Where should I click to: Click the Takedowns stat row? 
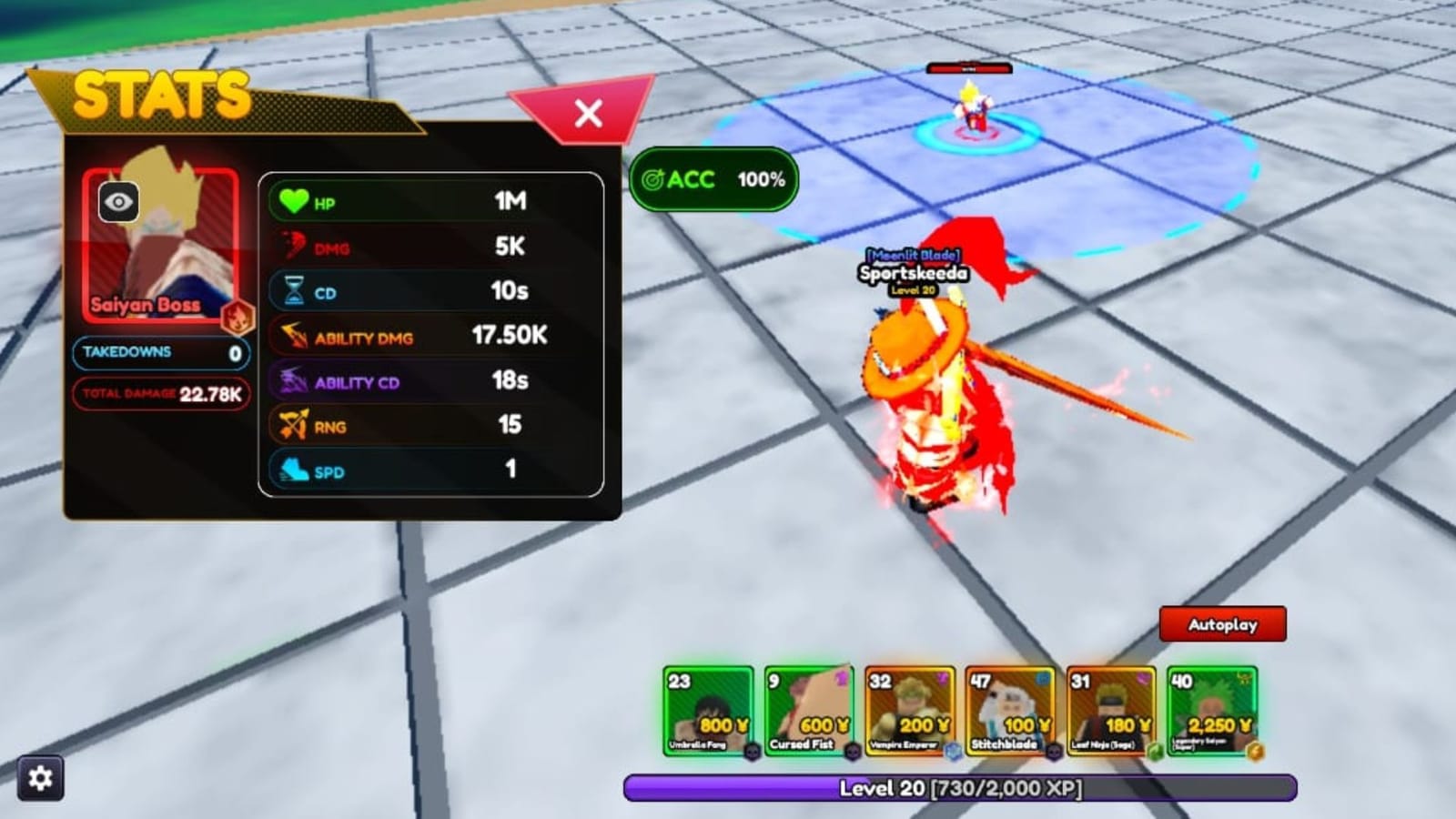click(161, 352)
